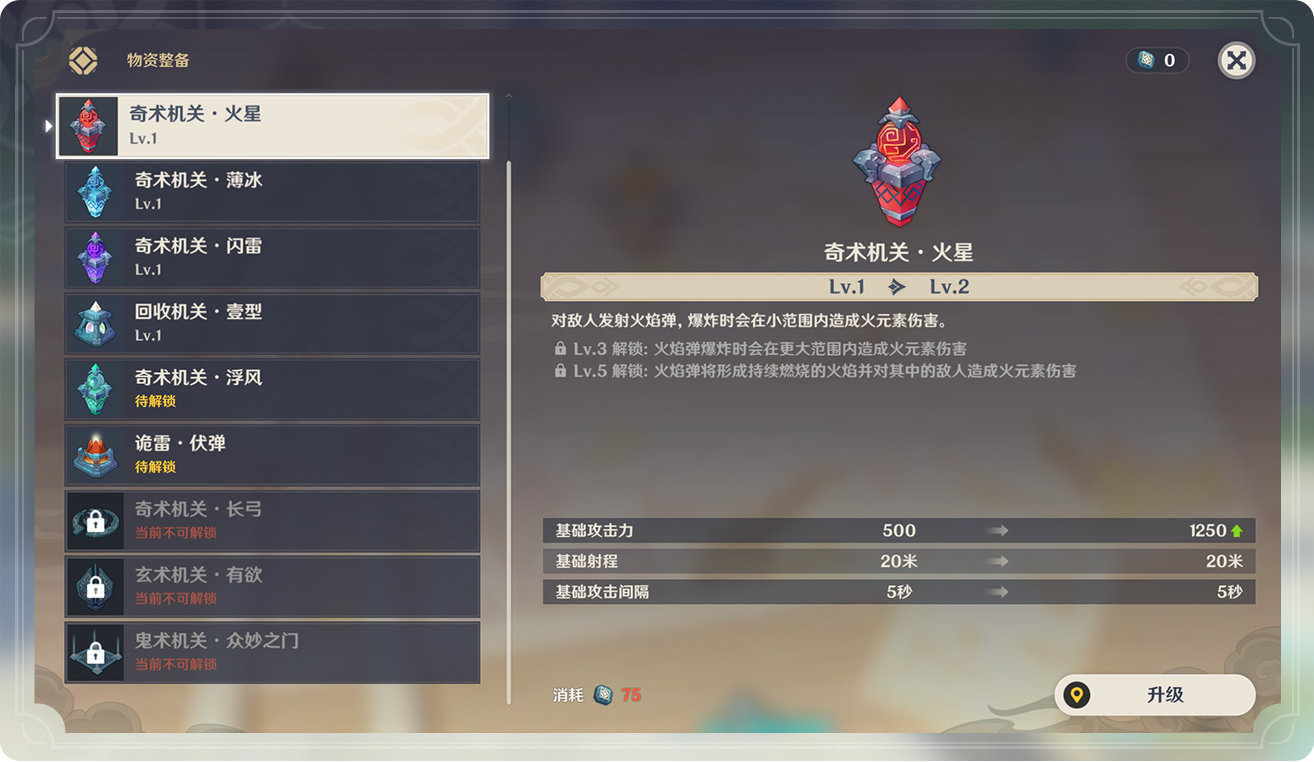Select the 基础攻击力 stat row
Screen dimensions: 1314x762
coord(898,531)
